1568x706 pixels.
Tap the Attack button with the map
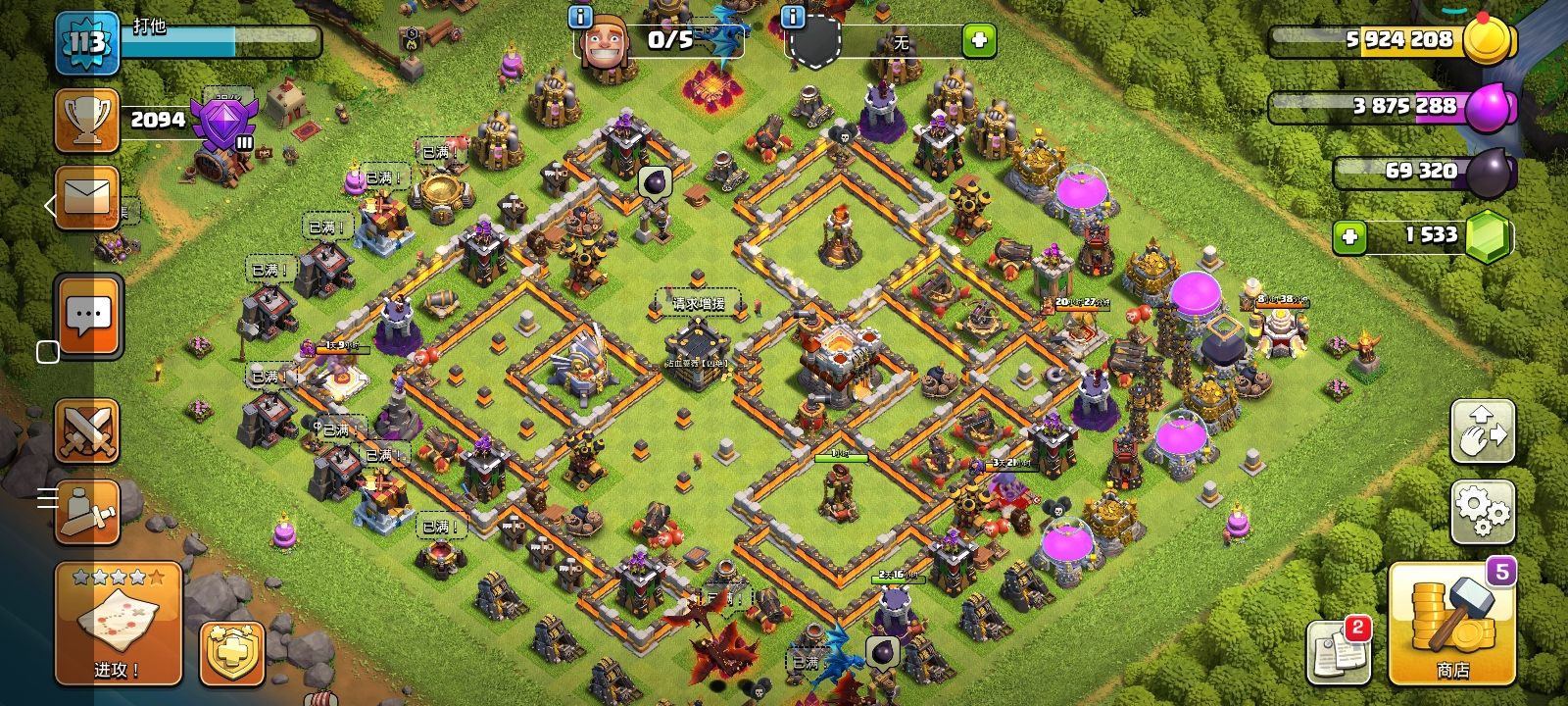[118, 625]
